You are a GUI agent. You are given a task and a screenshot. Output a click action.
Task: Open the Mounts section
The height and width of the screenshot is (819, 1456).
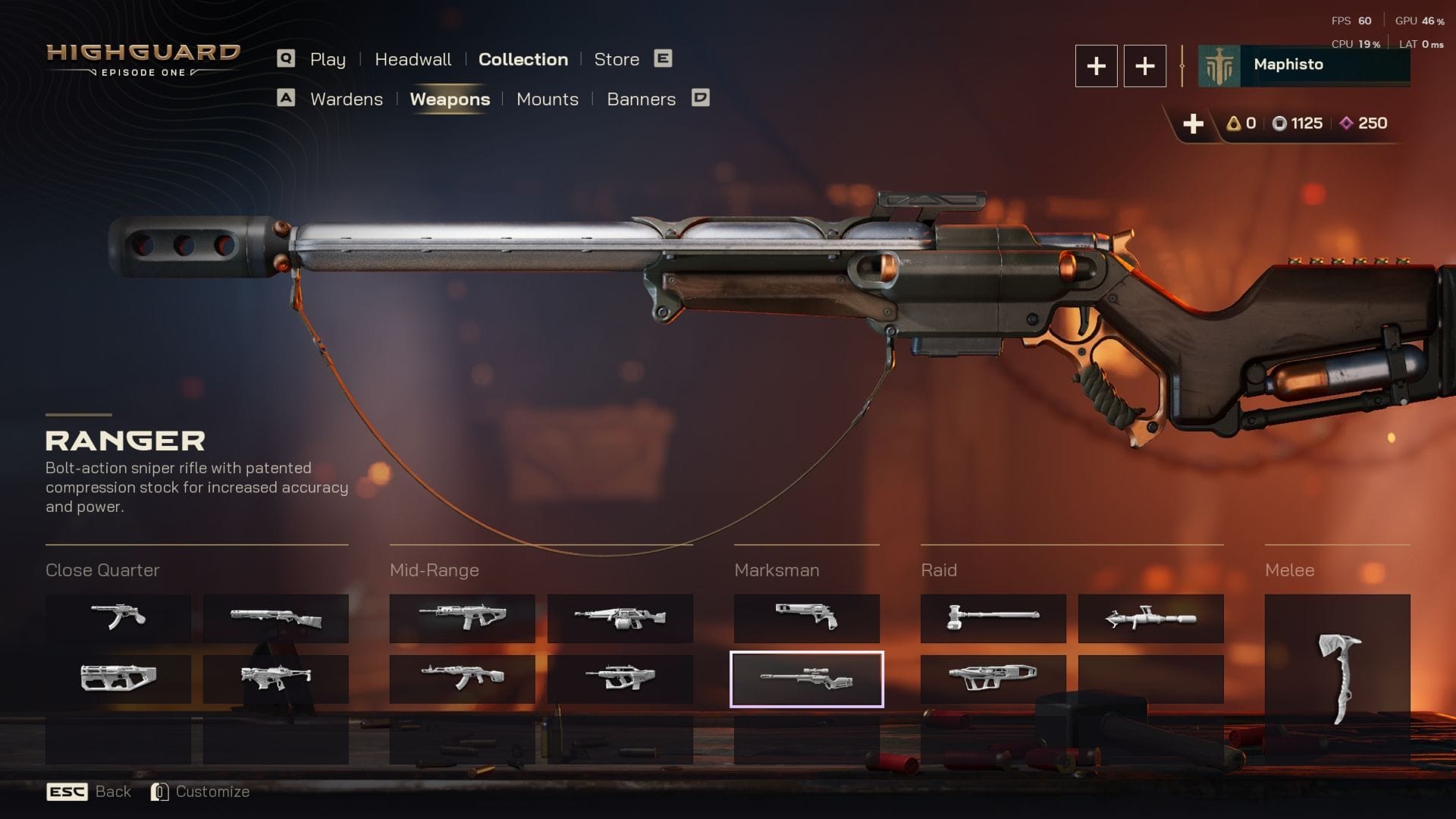pos(548,99)
